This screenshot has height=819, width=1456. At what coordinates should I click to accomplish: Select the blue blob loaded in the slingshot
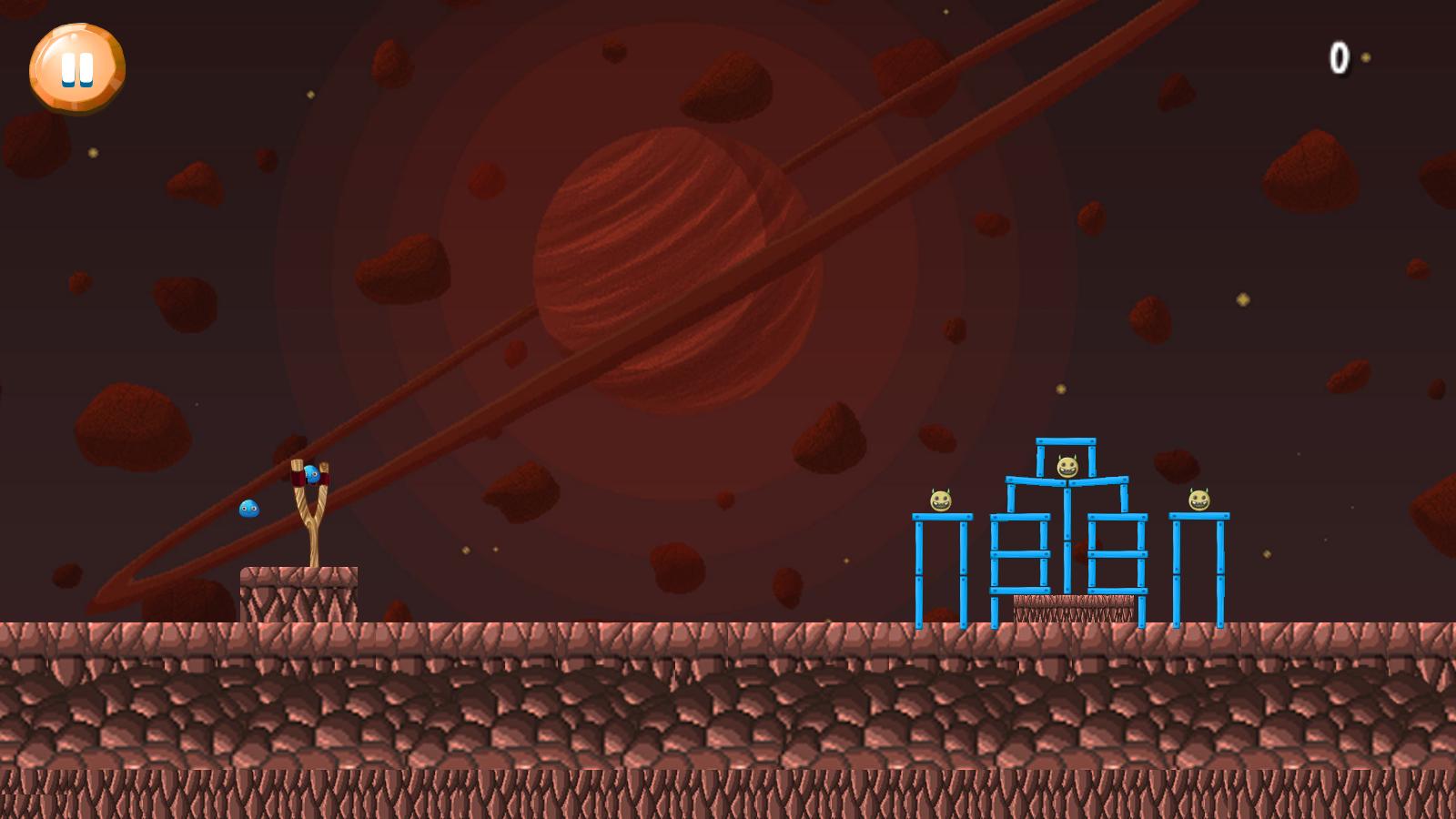pos(312,474)
